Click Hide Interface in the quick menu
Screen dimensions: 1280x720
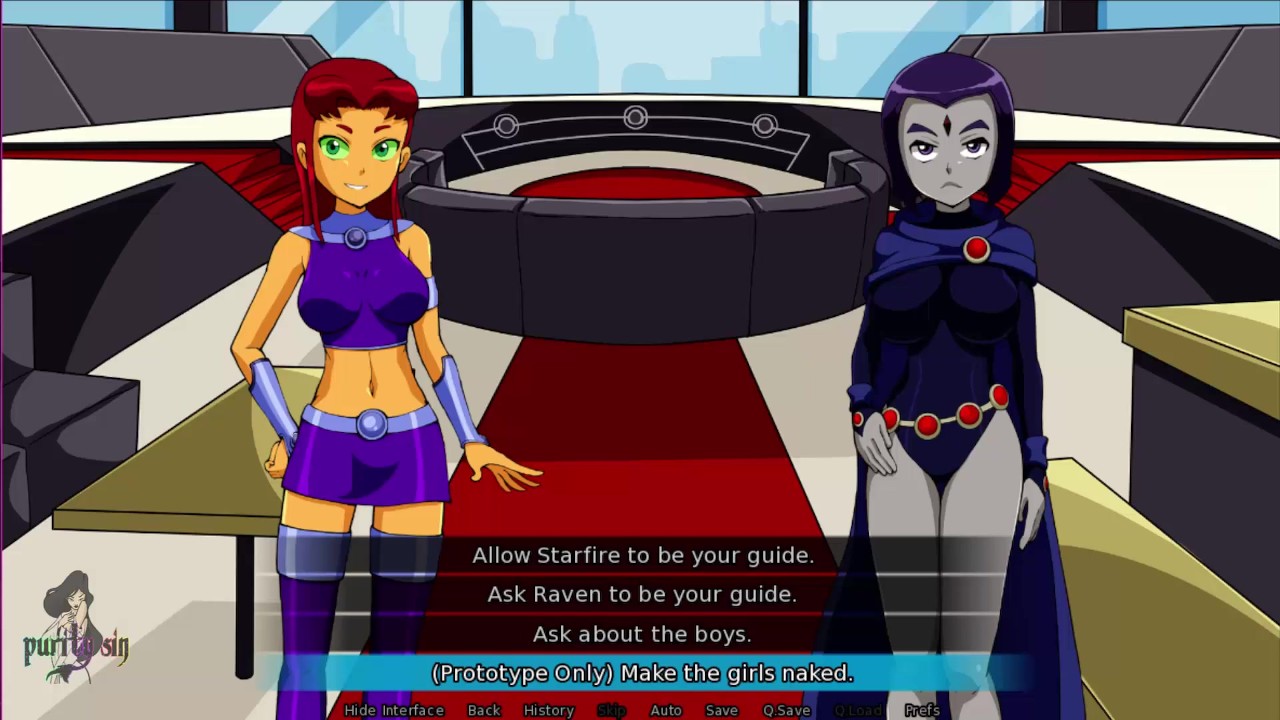[x=394, y=710]
